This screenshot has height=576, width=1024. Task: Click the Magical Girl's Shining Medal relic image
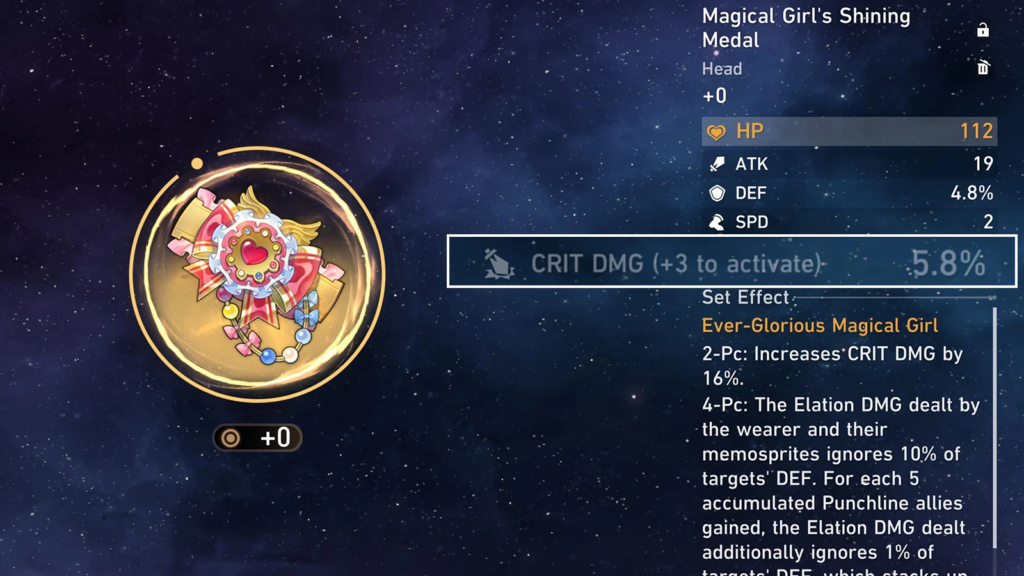coord(257,275)
